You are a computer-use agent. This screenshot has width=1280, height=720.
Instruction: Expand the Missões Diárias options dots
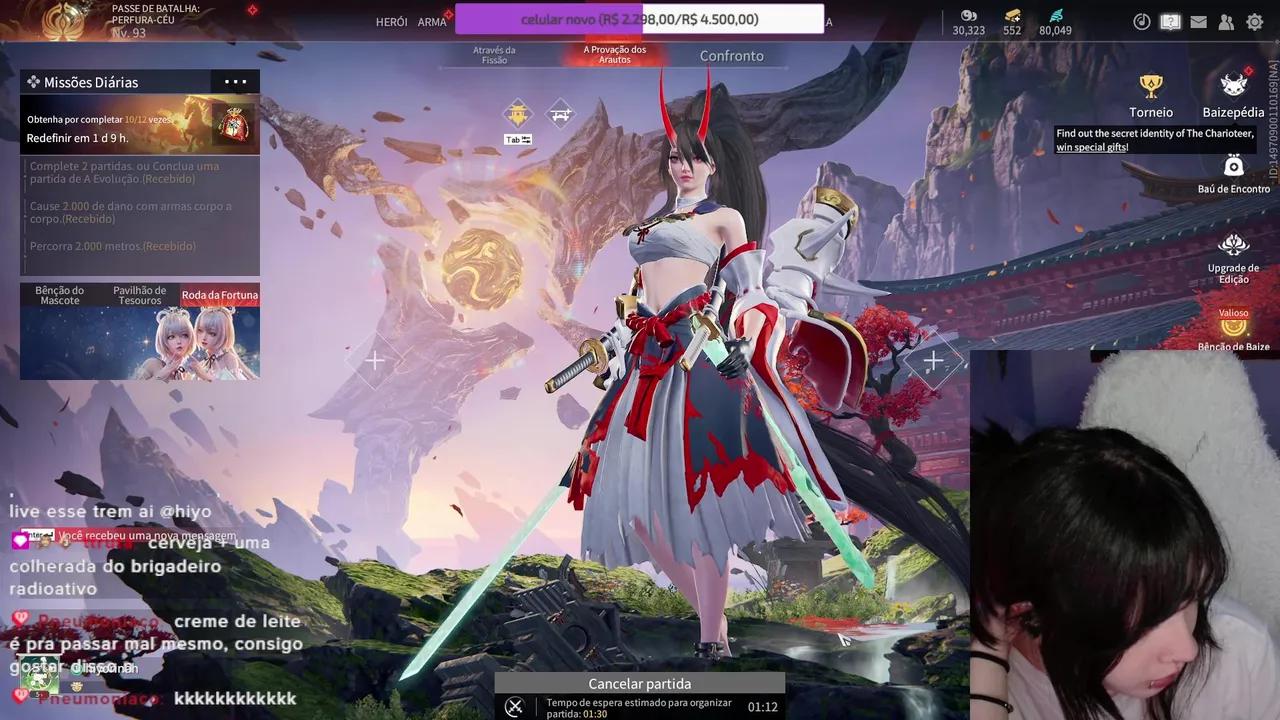tap(236, 82)
